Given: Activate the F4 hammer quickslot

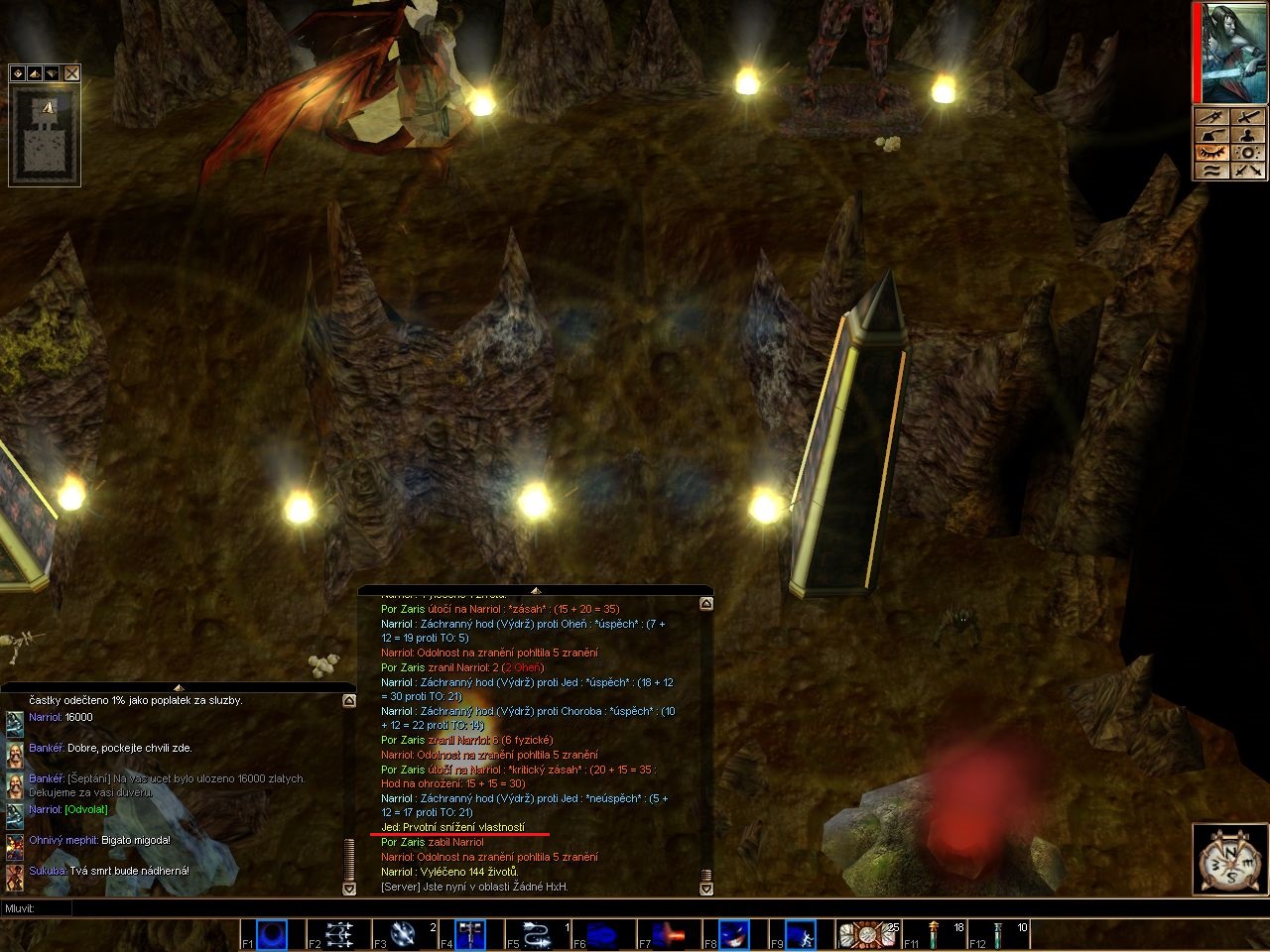Looking at the screenshot, I should tap(470, 934).
